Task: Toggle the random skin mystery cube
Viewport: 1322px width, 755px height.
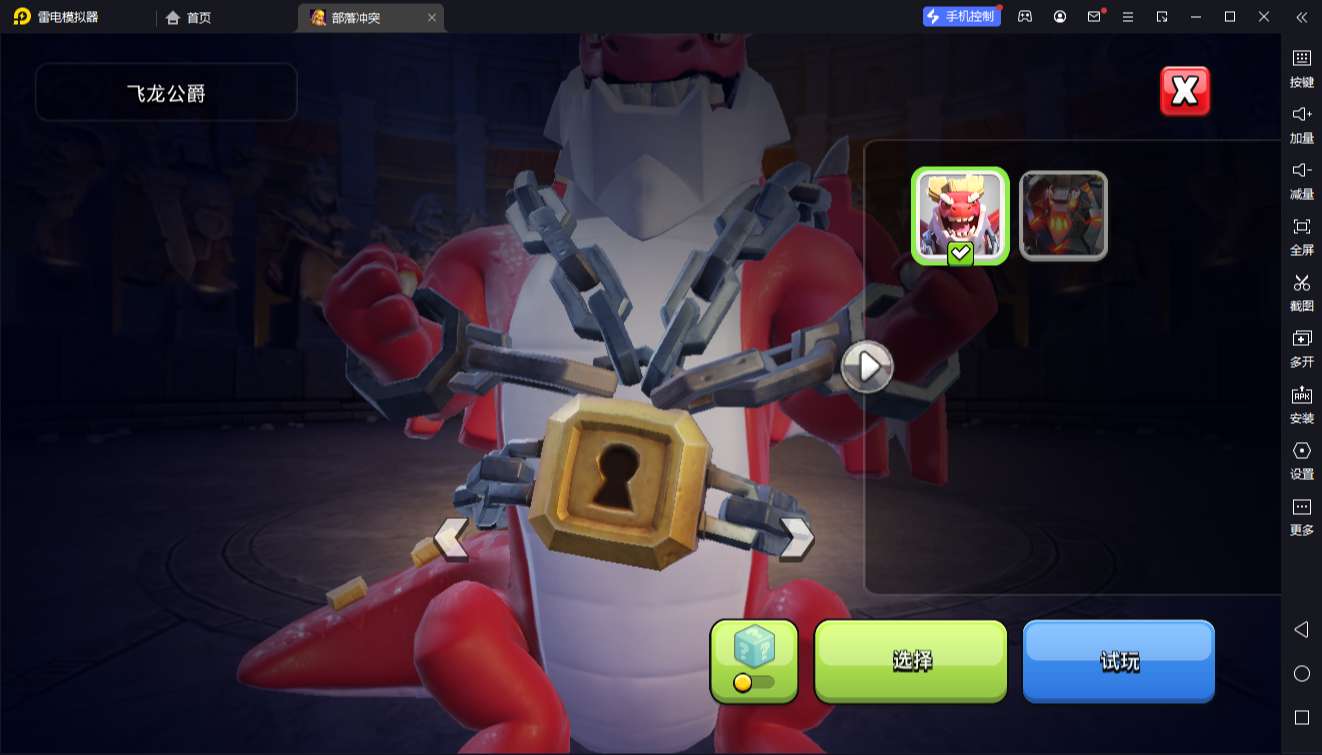Action: (754, 661)
